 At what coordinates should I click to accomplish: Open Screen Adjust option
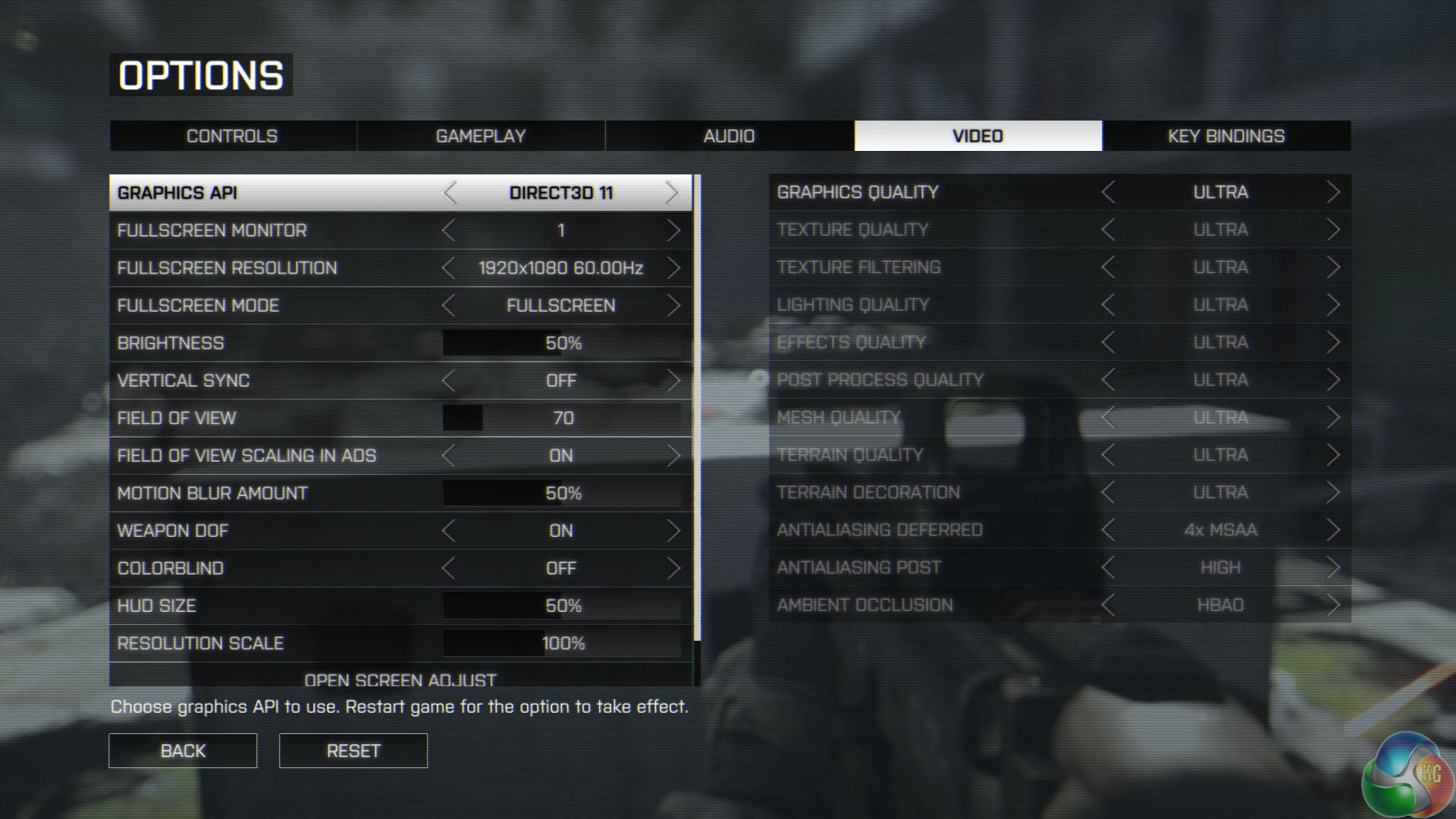400,678
